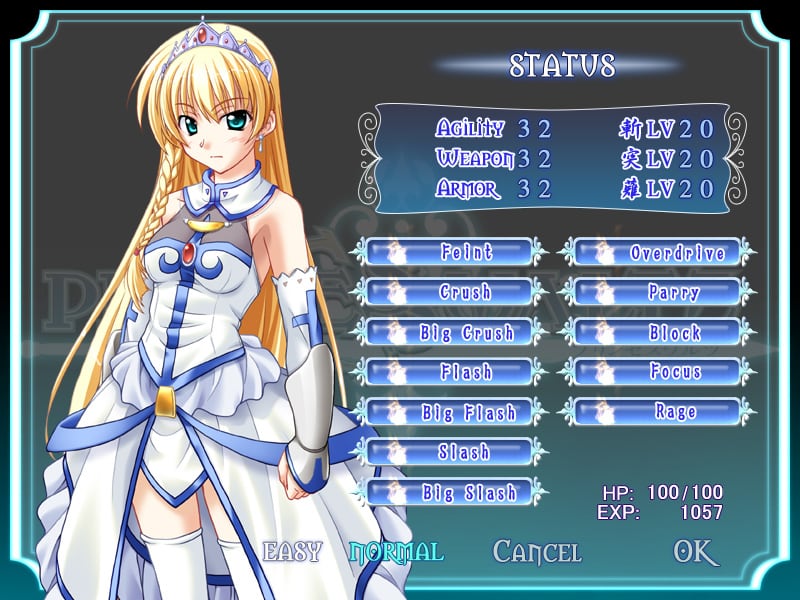This screenshot has width=800, height=600.
Task: Select the Agility stat
Action: 470,128
